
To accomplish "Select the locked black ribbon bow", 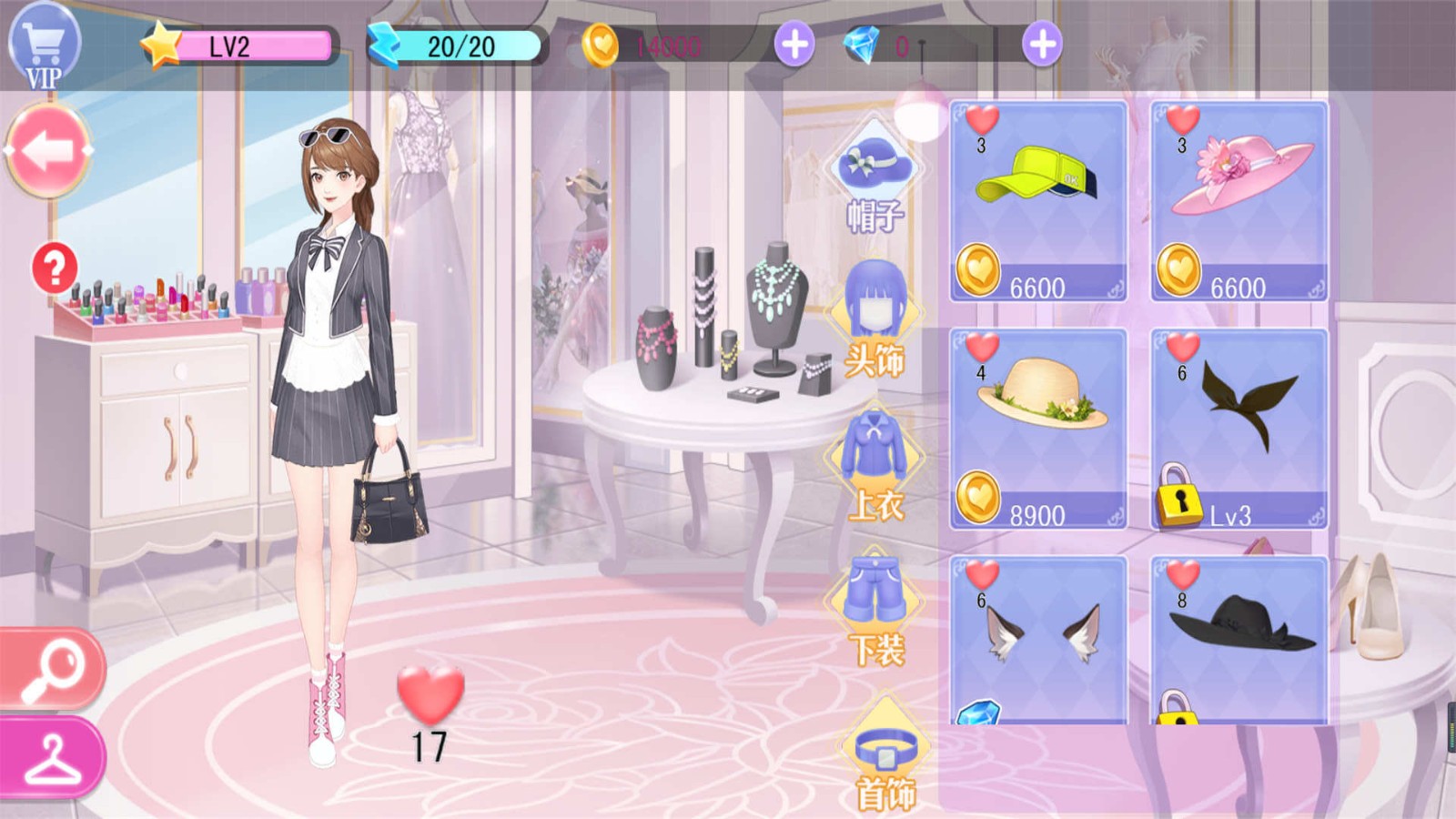I will (x=1239, y=429).
